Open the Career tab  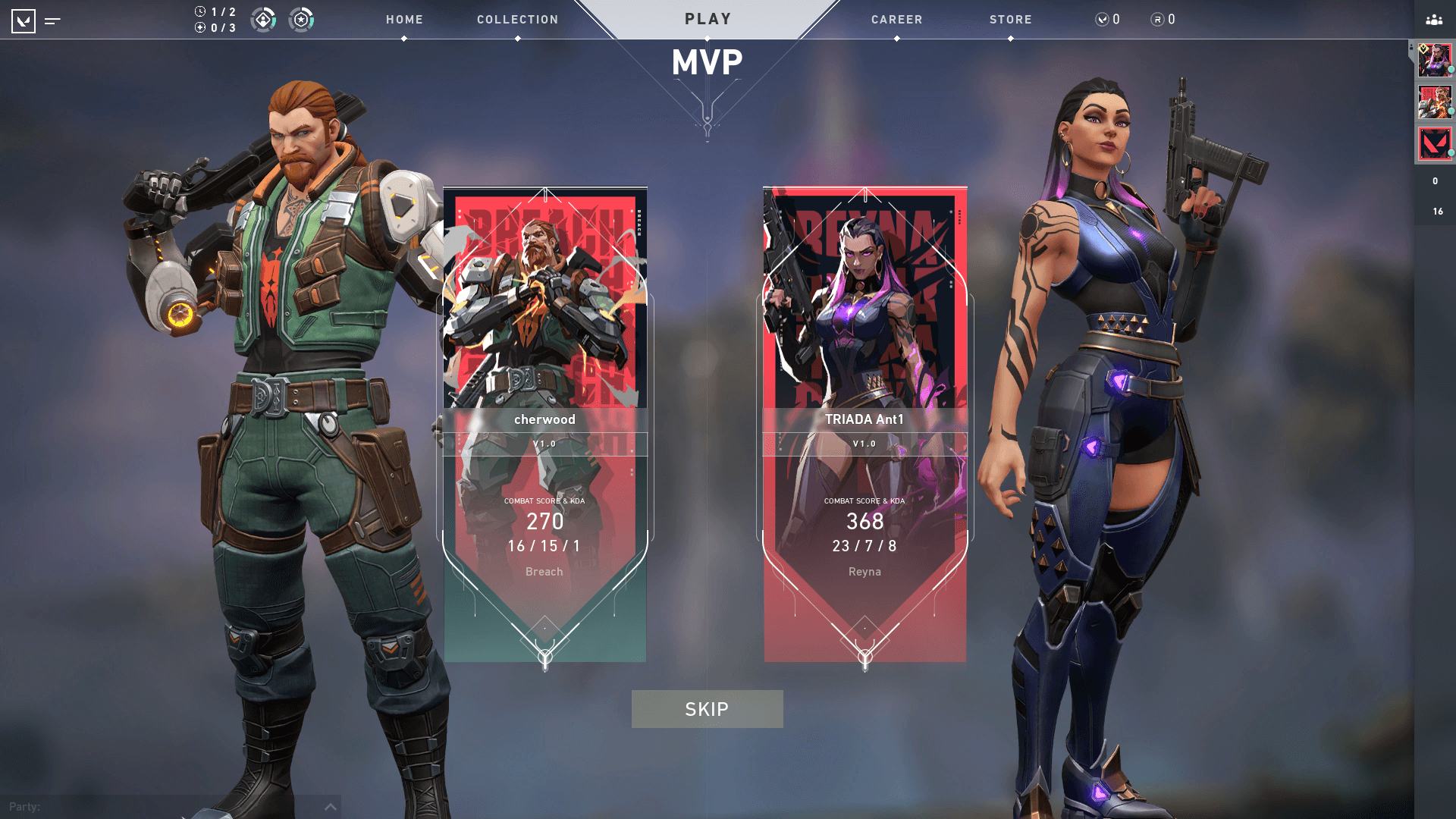(896, 20)
